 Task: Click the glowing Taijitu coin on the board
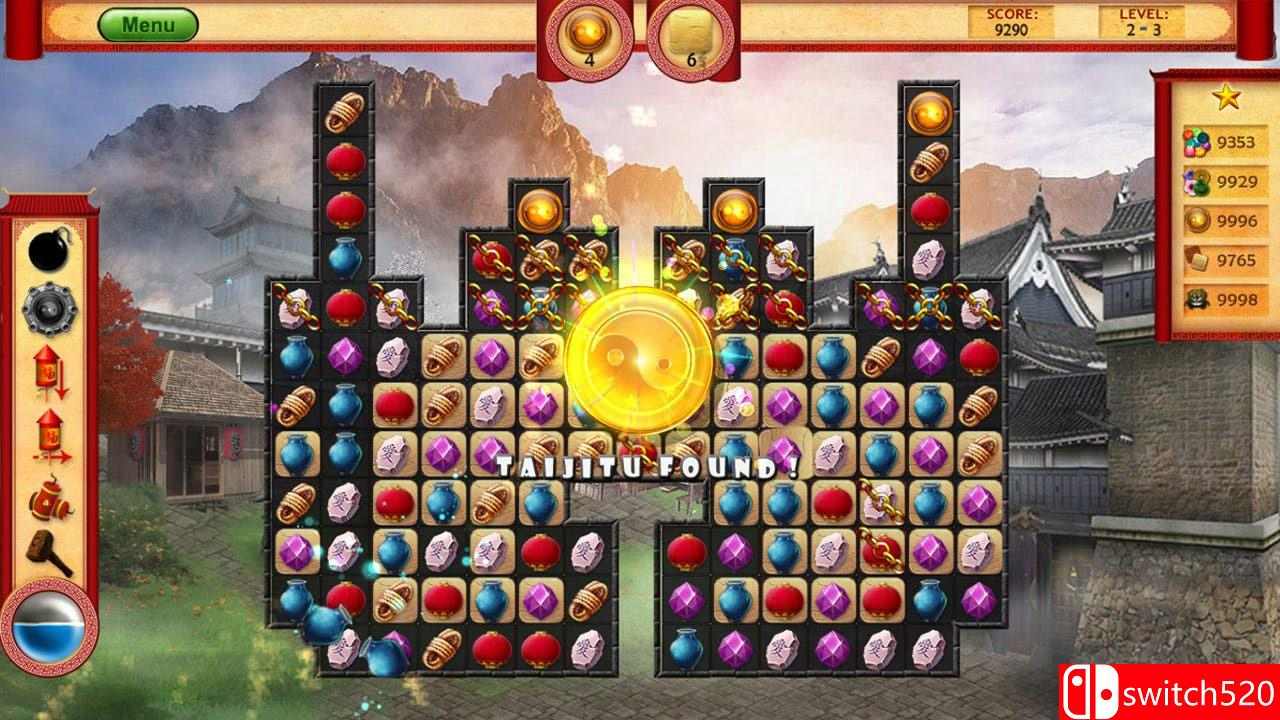tap(638, 367)
